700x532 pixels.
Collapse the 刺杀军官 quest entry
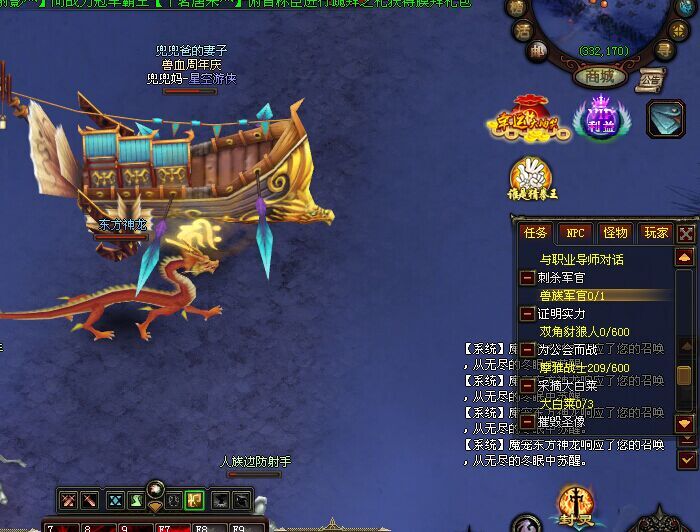click(x=527, y=278)
